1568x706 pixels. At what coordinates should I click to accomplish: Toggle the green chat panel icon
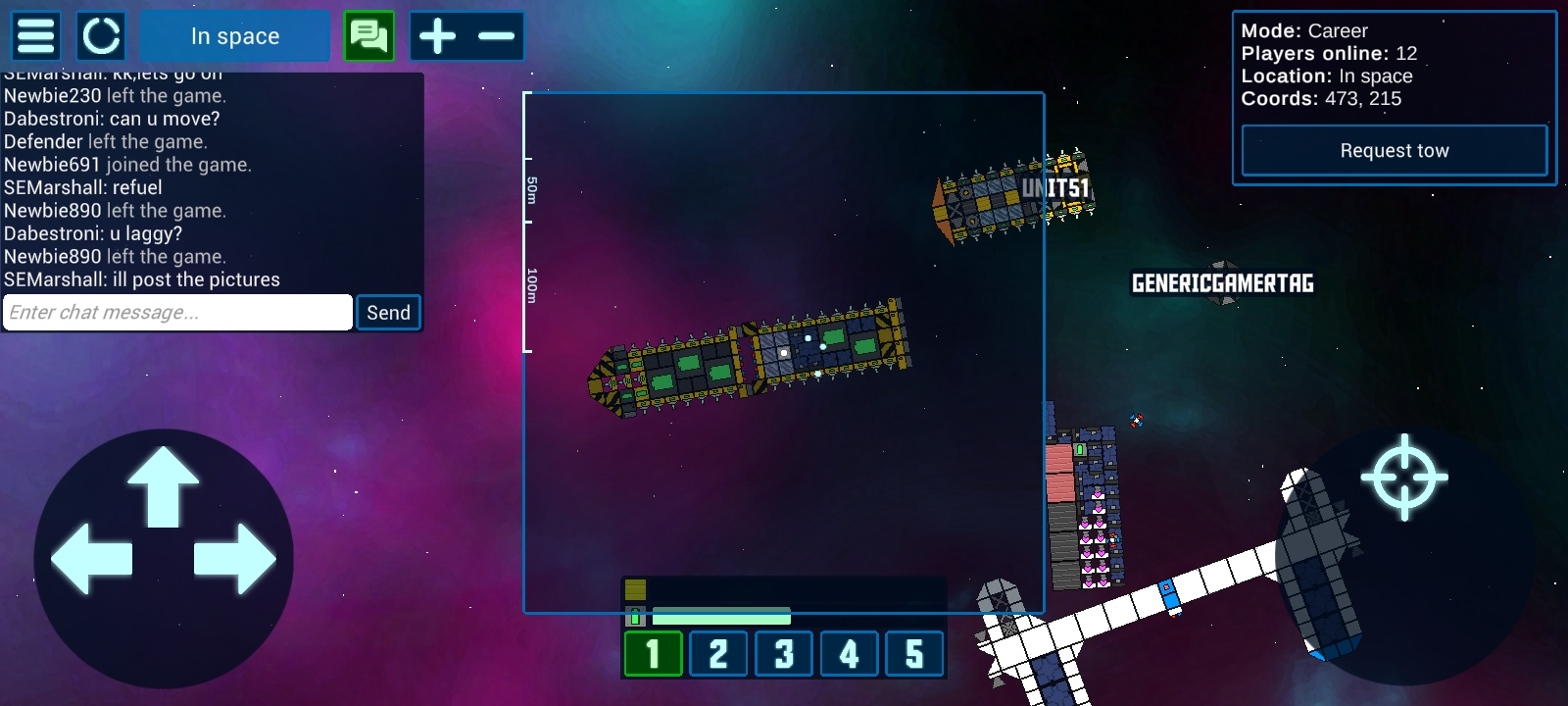(x=369, y=36)
